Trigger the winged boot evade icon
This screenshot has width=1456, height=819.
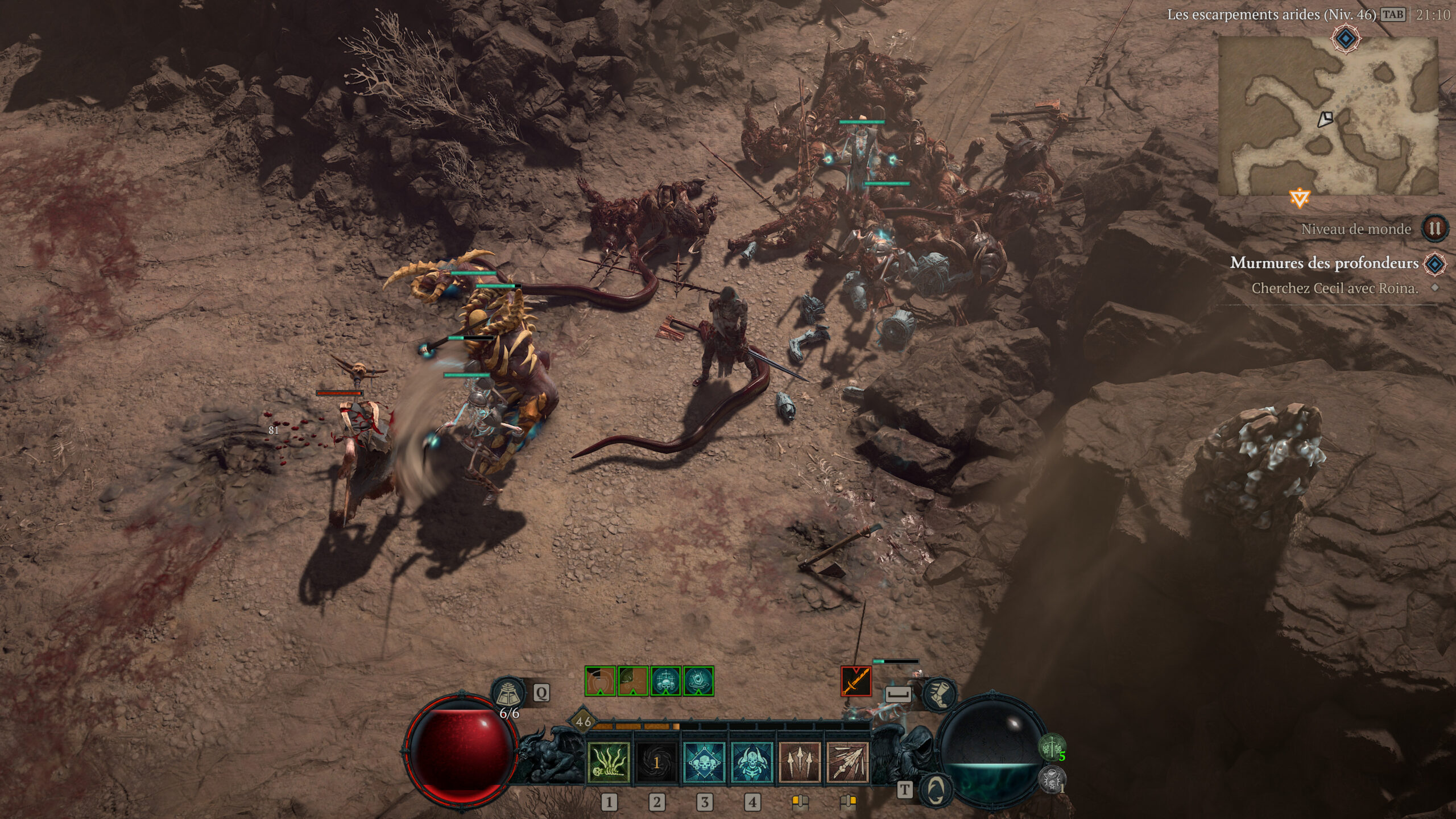[939, 694]
